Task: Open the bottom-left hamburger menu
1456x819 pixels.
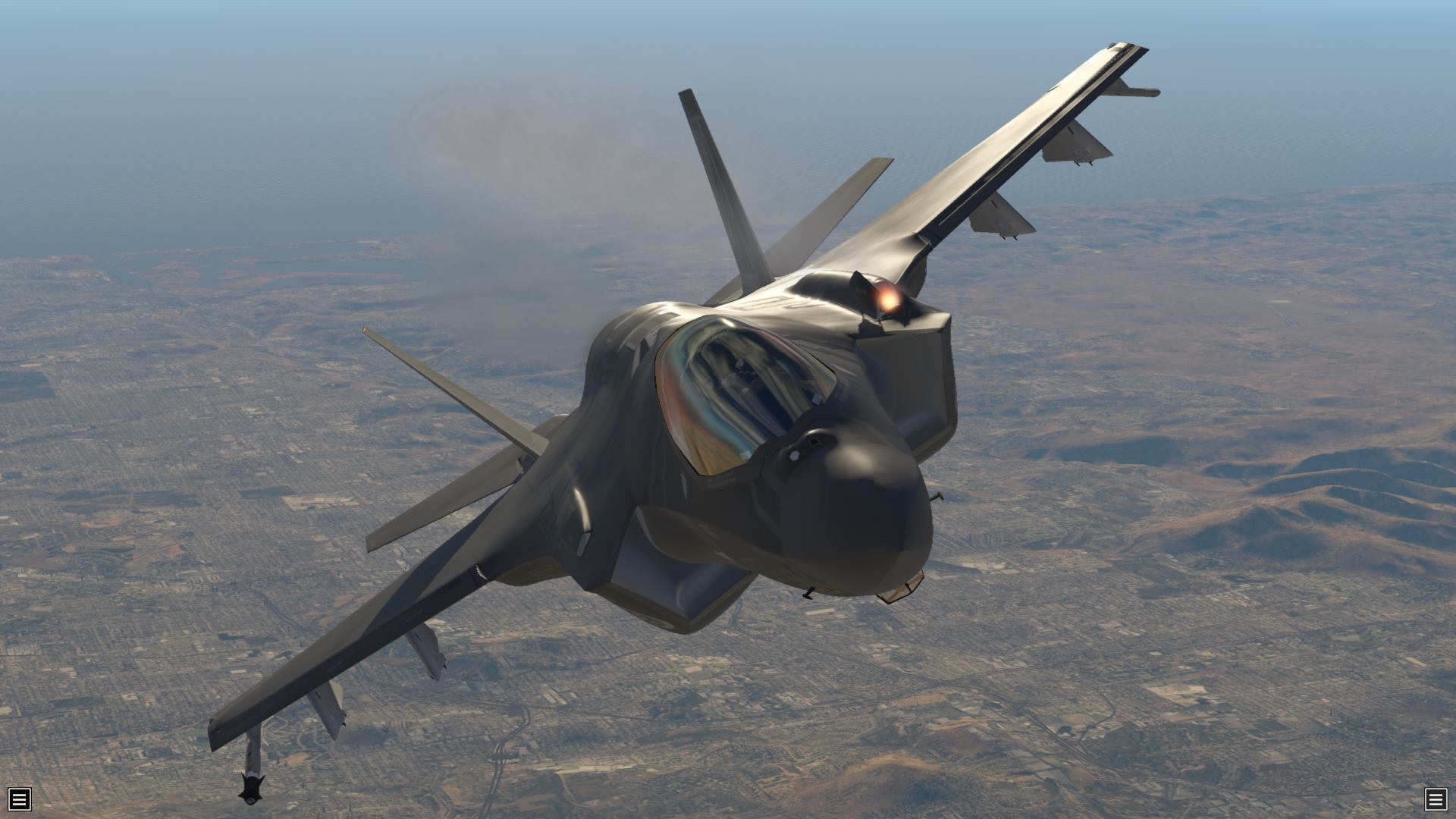Action: point(19,799)
